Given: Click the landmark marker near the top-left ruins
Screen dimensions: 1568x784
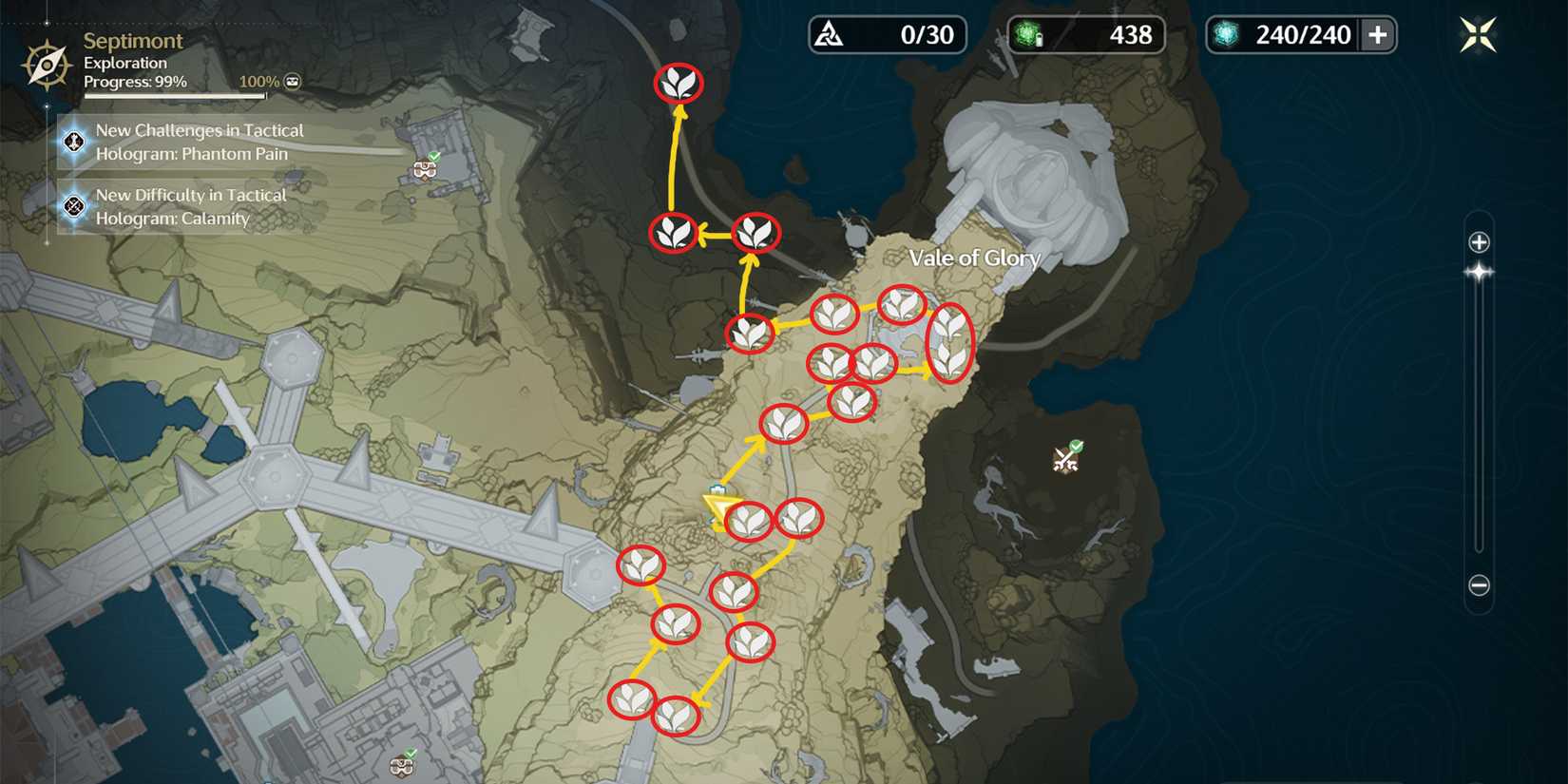Looking at the screenshot, I should [426, 169].
